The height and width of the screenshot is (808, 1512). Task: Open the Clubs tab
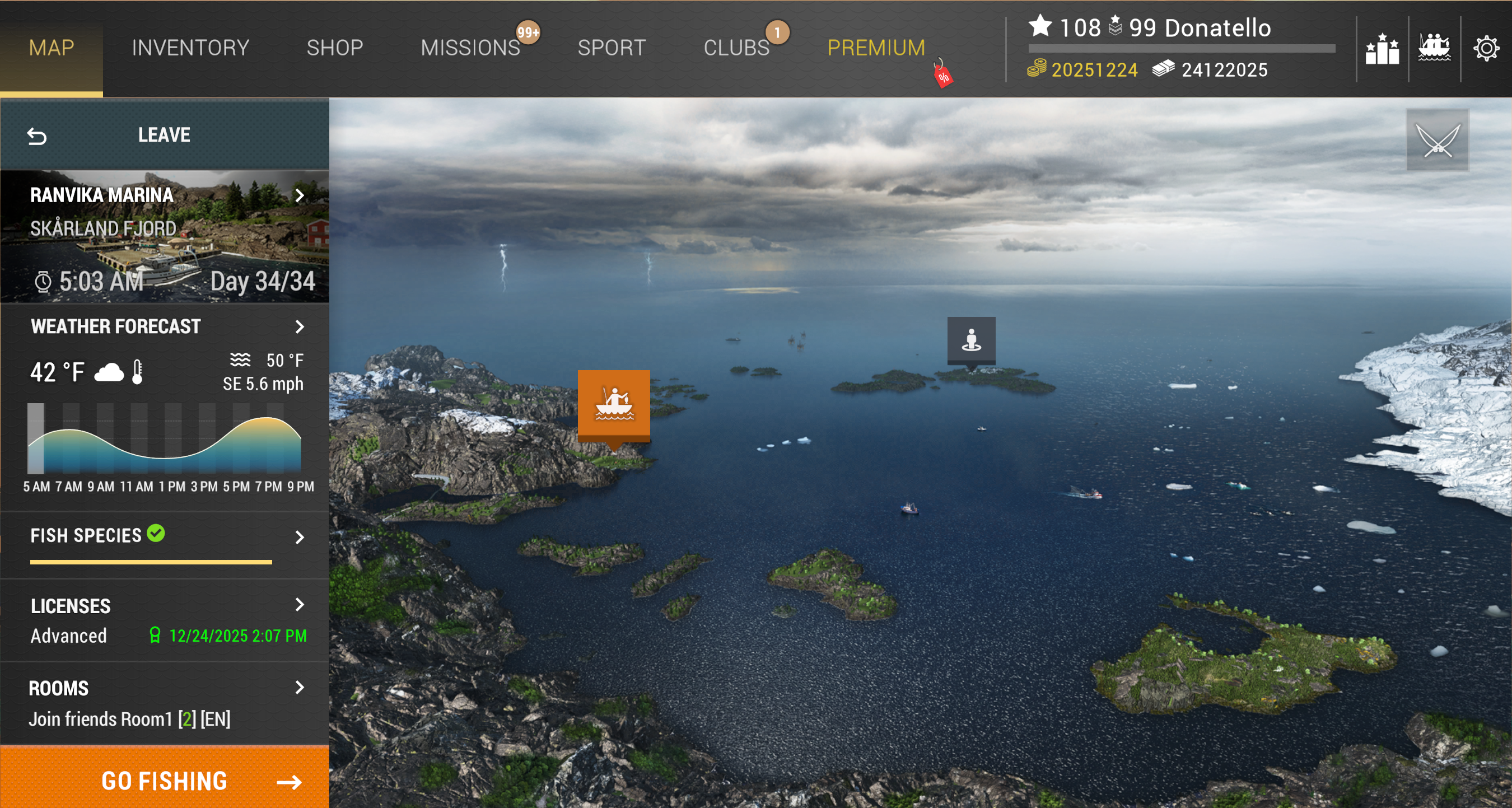[736, 48]
